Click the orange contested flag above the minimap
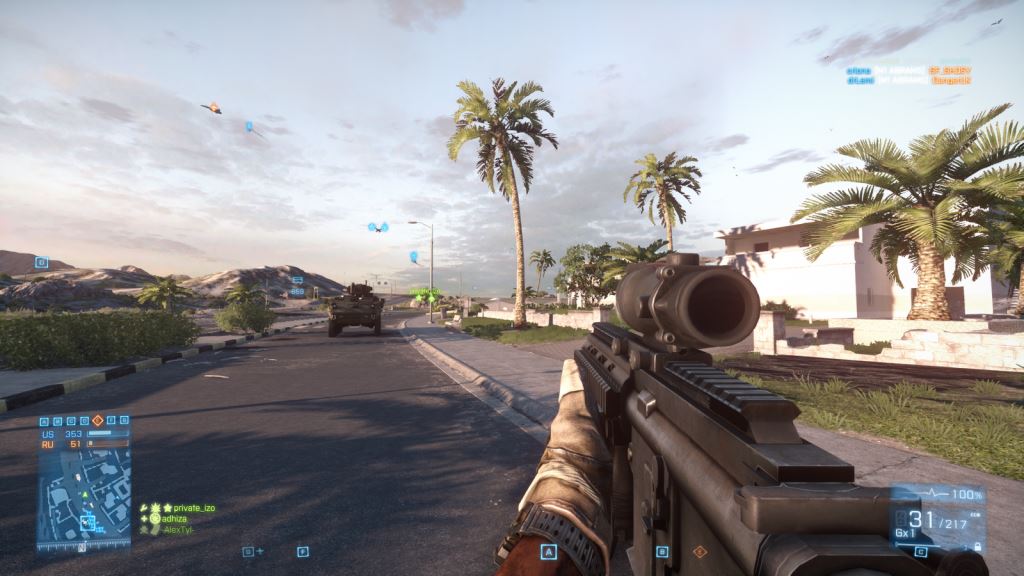This screenshot has height=576, width=1024. (98, 421)
